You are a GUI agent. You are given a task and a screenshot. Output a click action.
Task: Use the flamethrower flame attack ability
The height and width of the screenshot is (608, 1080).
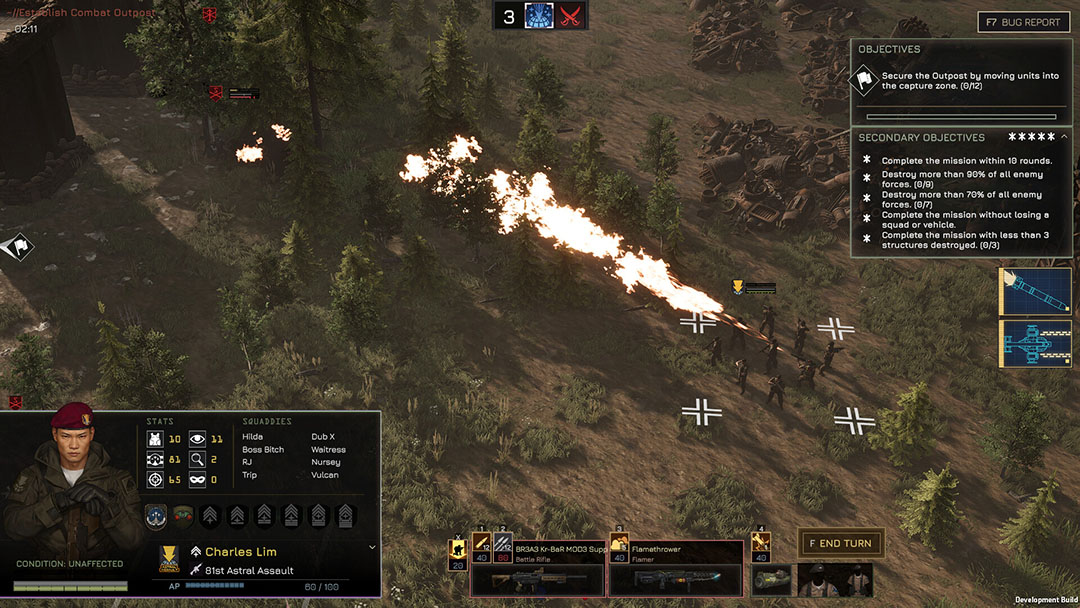click(x=619, y=545)
